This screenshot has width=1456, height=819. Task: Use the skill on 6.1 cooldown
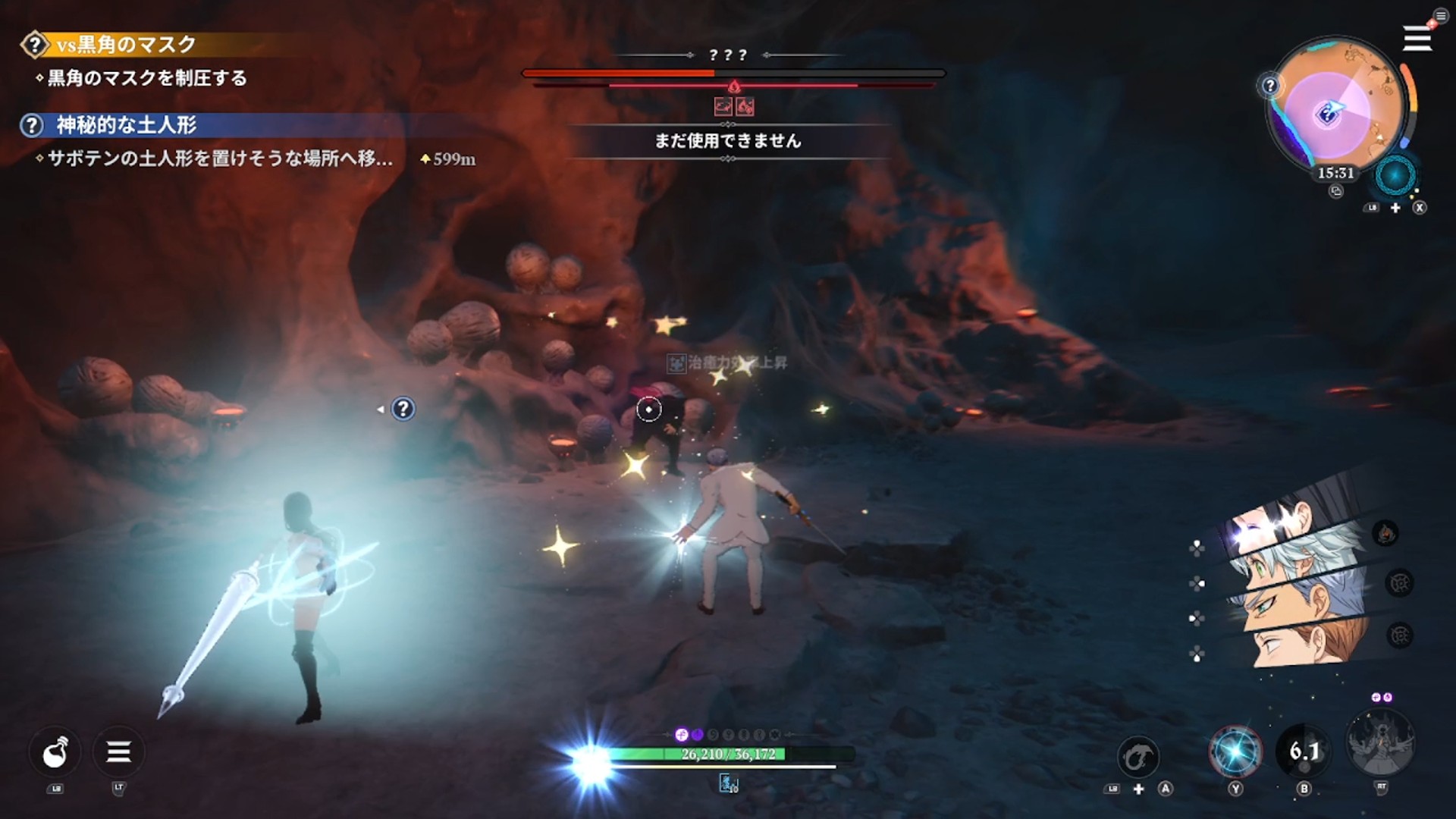click(1304, 752)
